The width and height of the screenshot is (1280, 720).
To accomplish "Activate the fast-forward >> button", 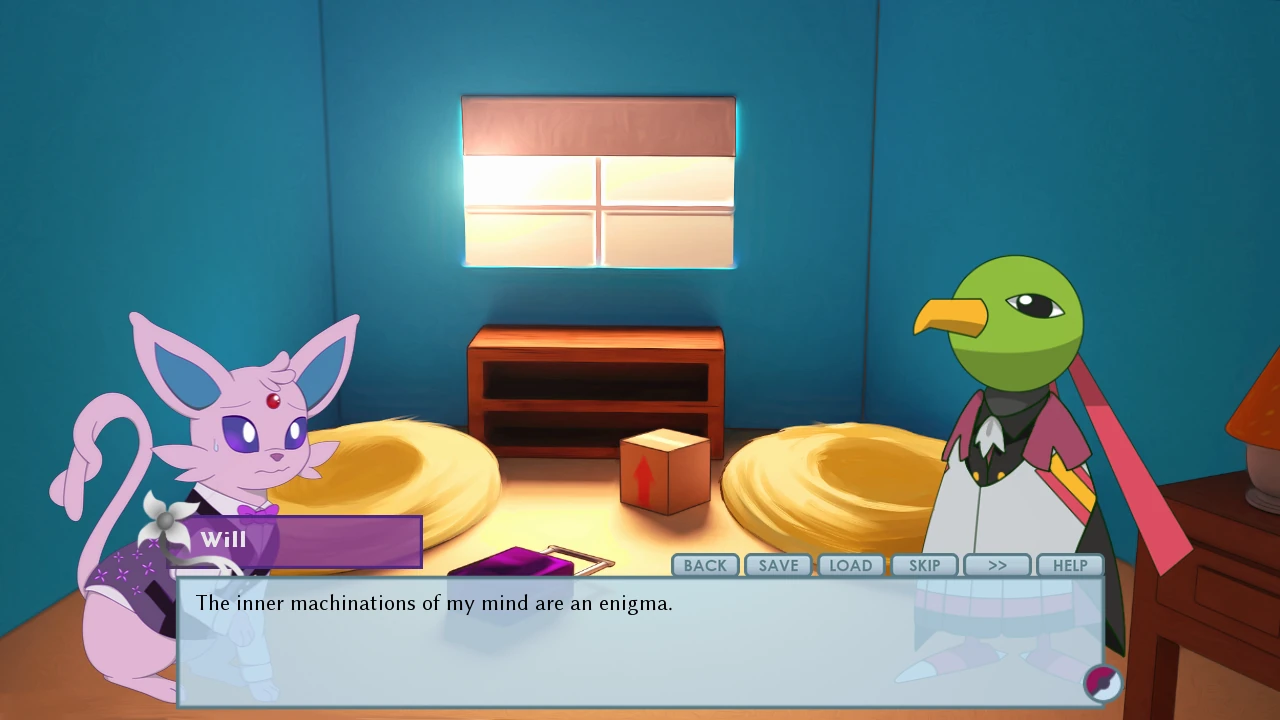I will 997,565.
